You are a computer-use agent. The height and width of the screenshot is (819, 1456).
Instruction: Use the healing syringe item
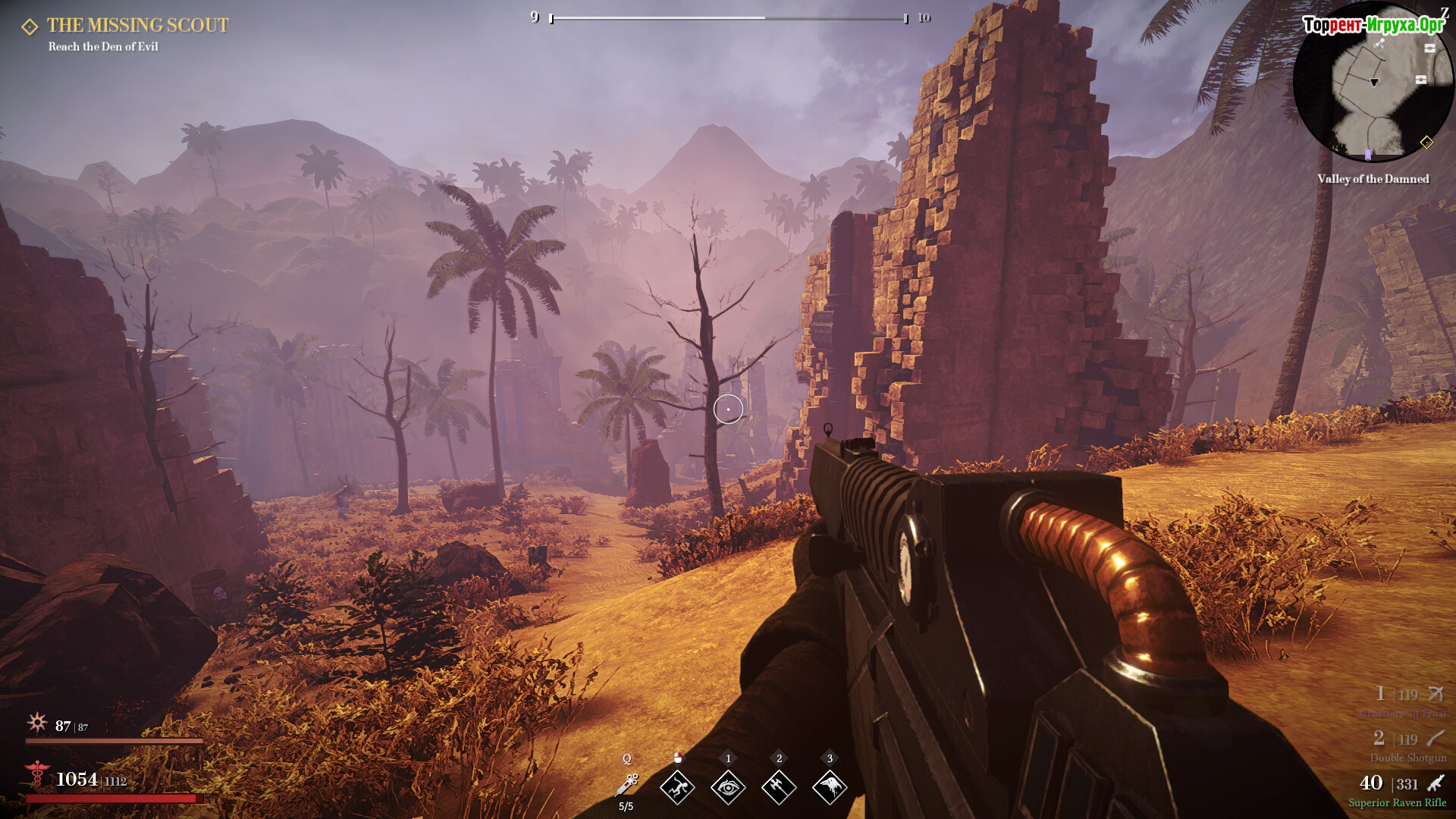tap(628, 786)
